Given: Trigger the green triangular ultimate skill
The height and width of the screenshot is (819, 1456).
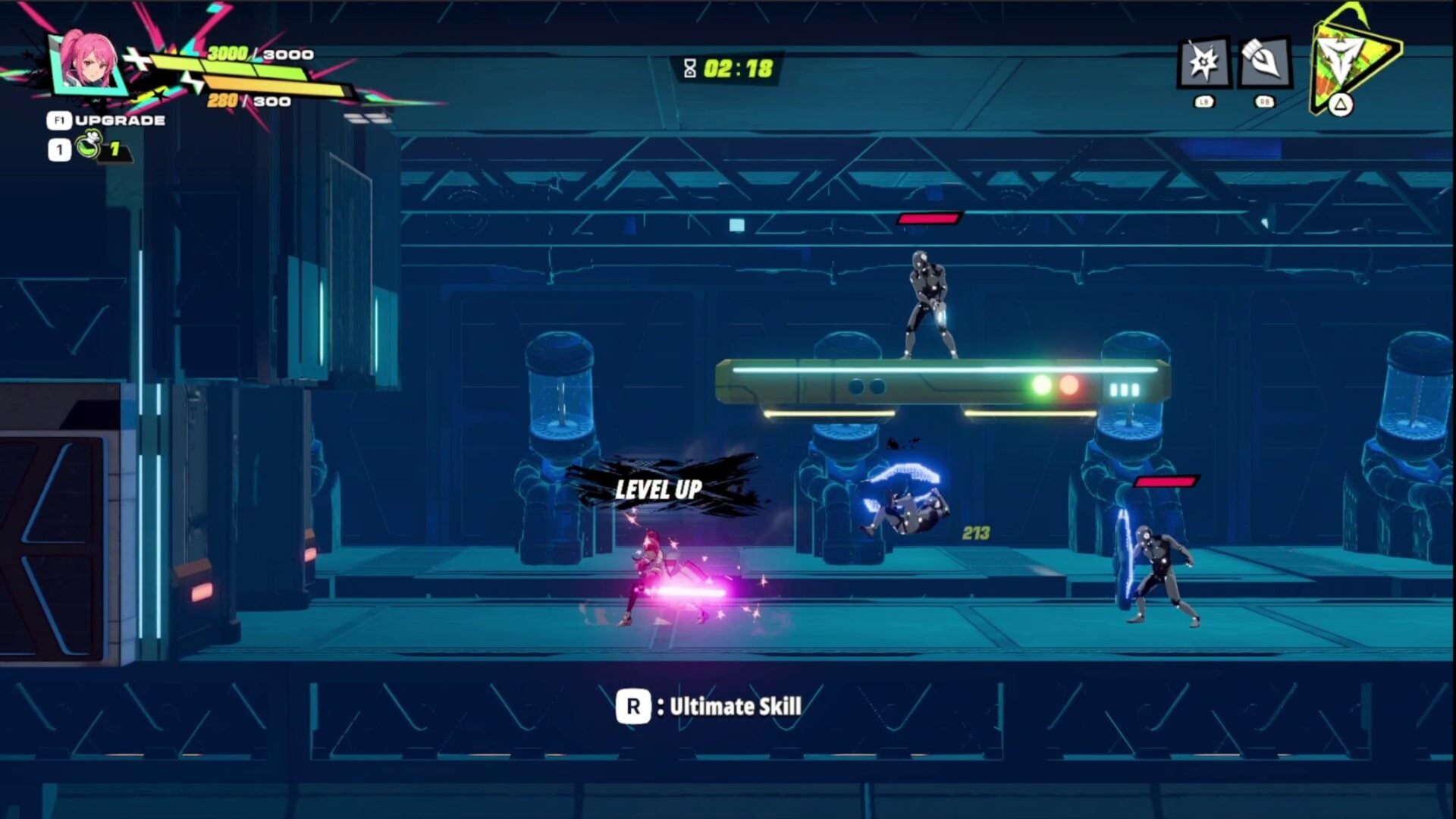Looking at the screenshot, I should (1350, 61).
